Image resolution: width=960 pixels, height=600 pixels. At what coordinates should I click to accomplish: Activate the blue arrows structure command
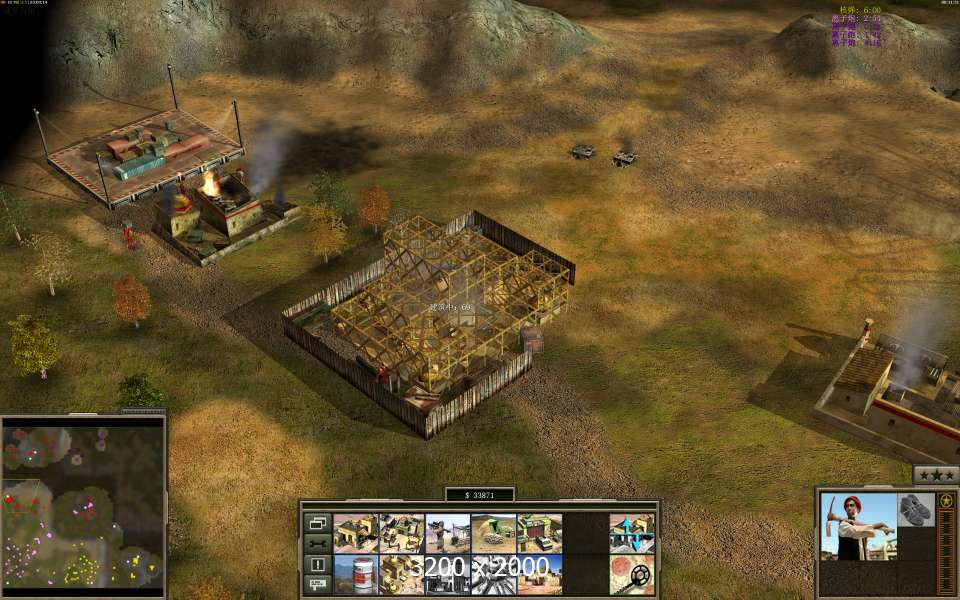coord(631,533)
